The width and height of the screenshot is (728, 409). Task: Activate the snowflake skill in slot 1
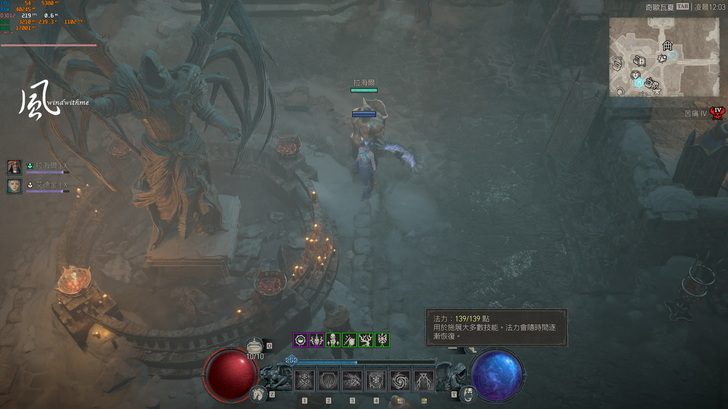coord(303,380)
